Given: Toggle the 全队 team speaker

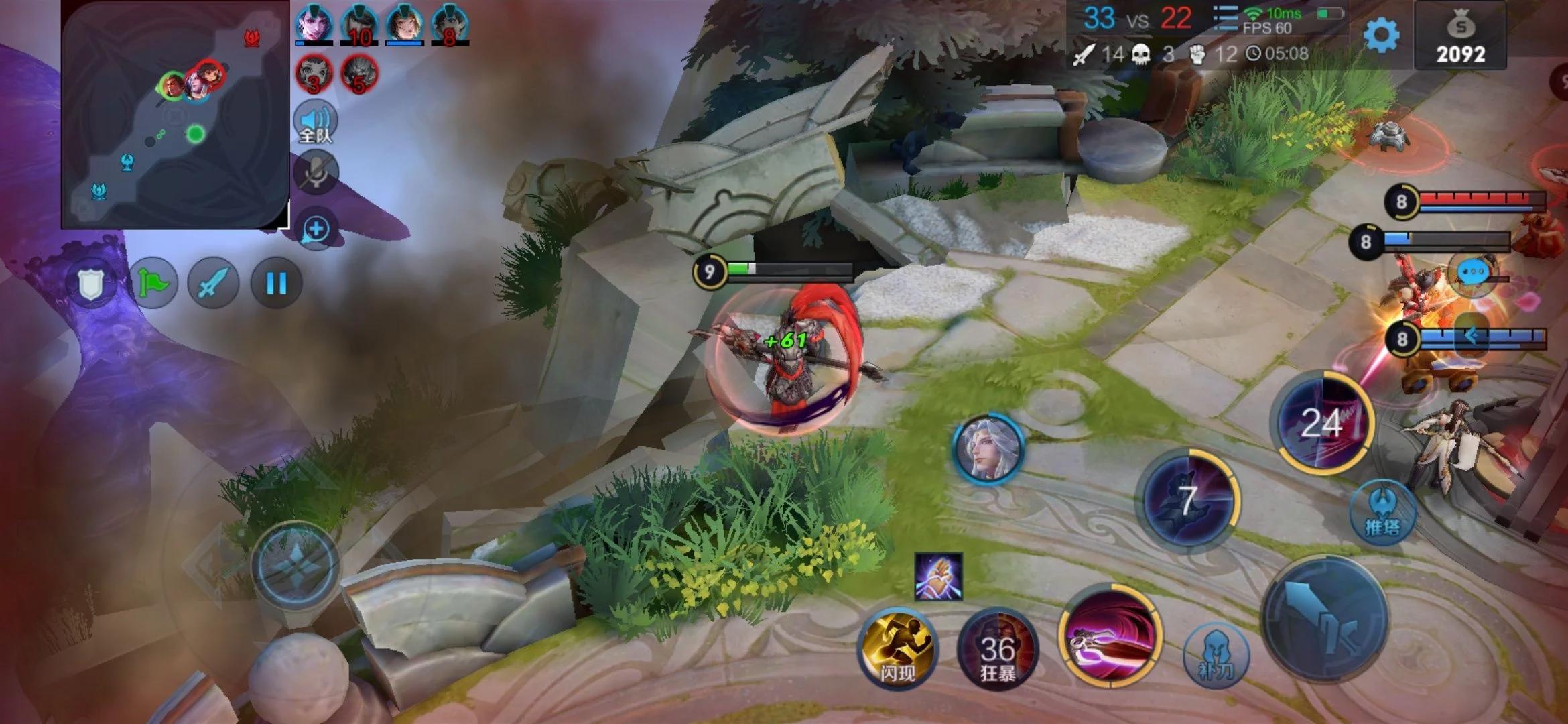Looking at the screenshot, I should pyautogui.click(x=315, y=122).
